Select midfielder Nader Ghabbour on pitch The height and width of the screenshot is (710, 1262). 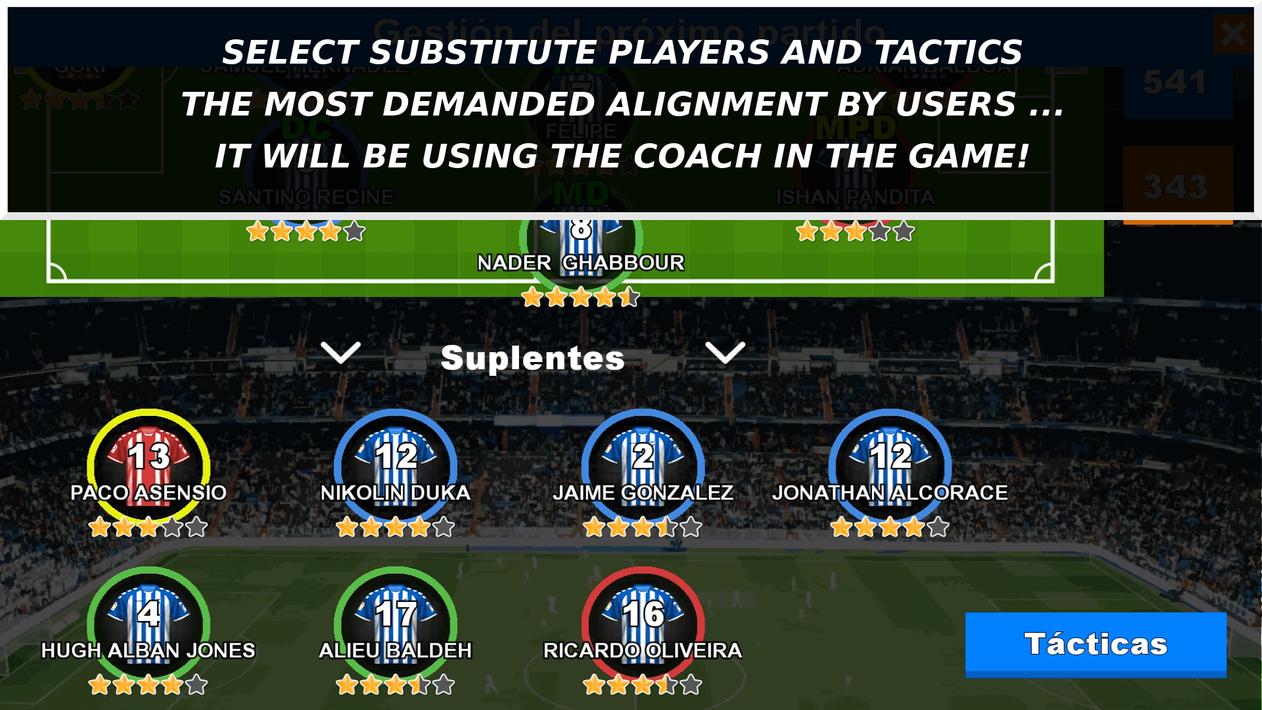click(580, 240)
